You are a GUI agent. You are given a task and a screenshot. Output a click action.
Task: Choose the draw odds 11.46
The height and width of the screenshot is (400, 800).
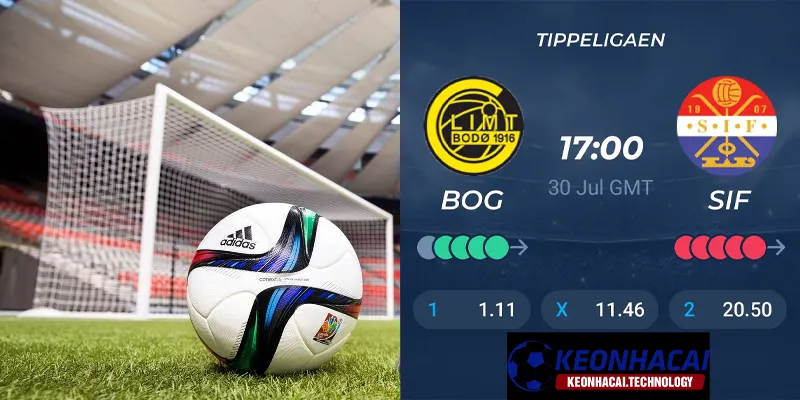(599, 310)
